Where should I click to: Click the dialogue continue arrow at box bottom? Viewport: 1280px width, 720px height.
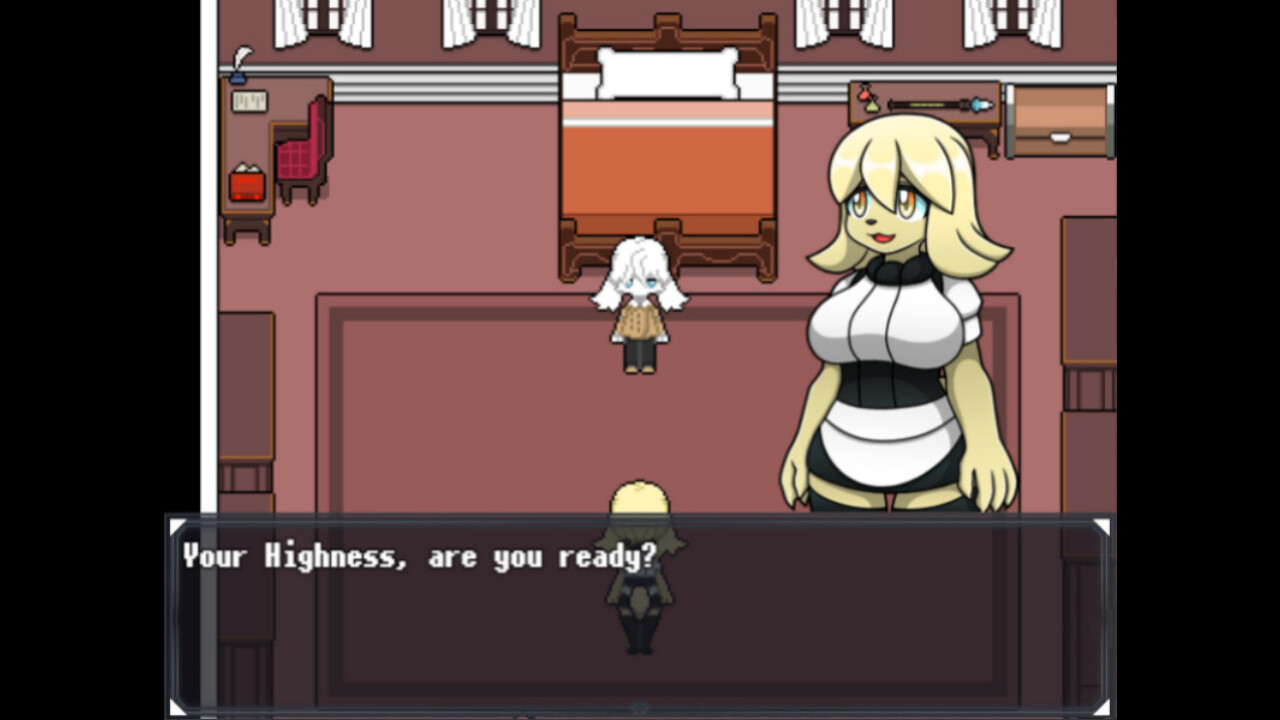point(640,710)
